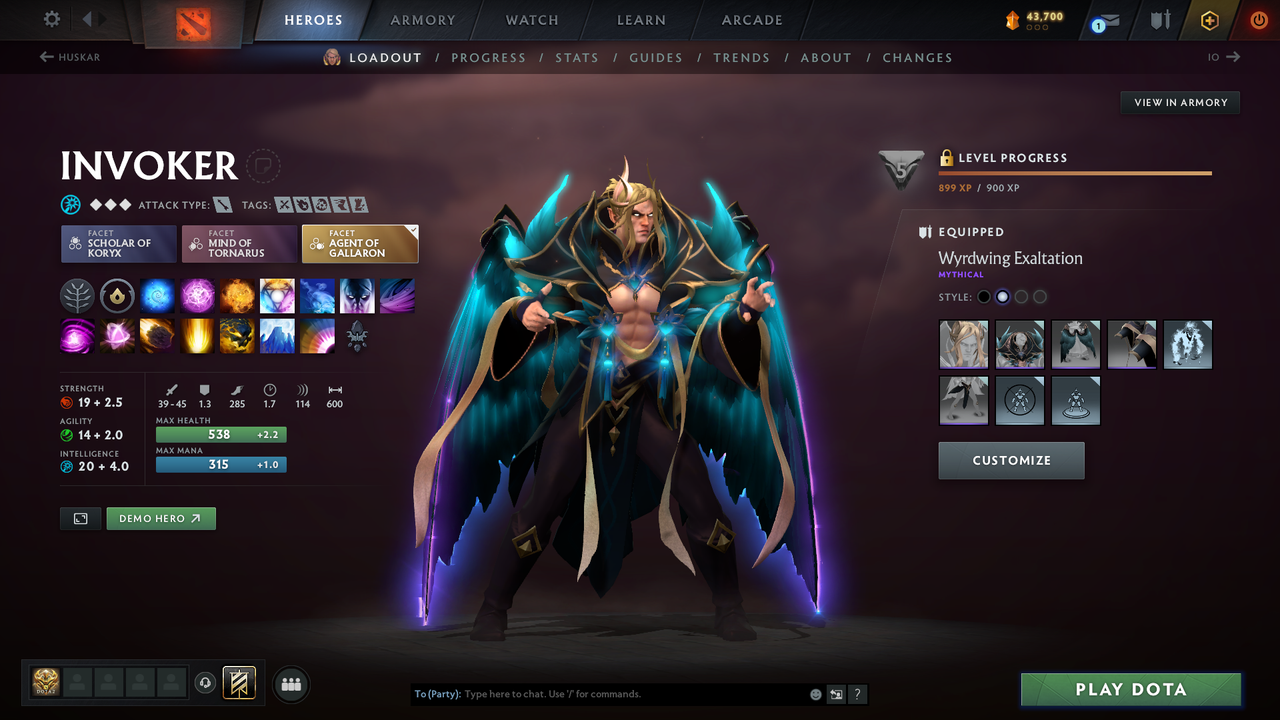Viewport: 1280px width, 720px height.
Task: Select the Exort ability icon
Action: coord(237,295)
